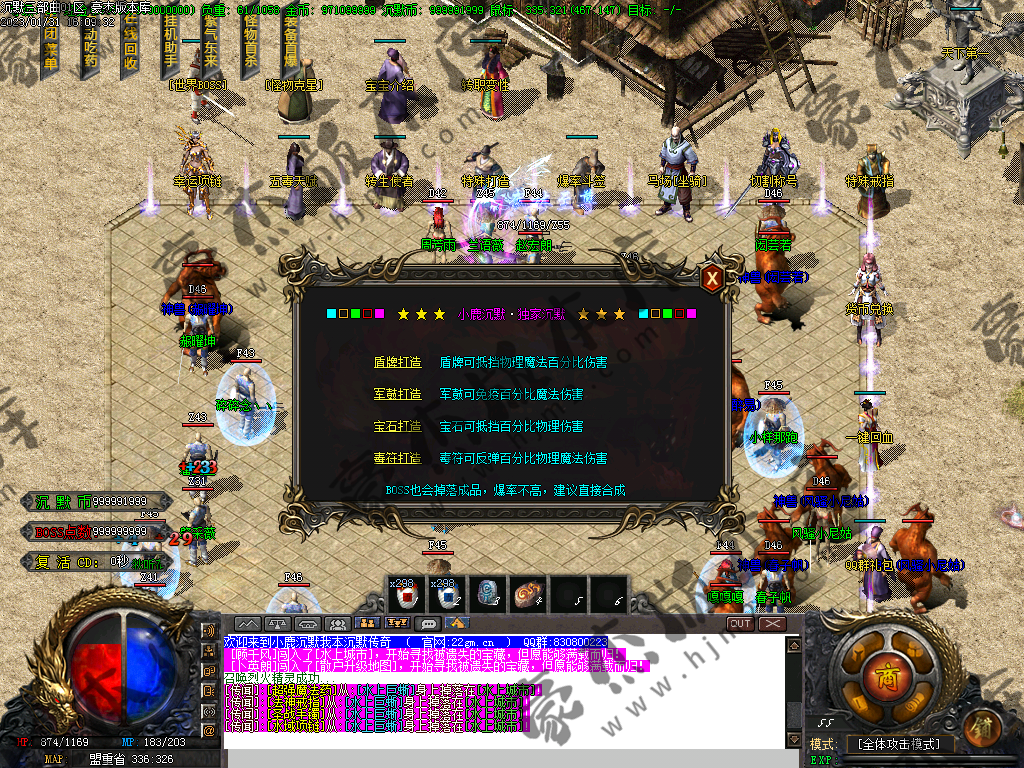Choose 盾牌打造 shield forging option
Image resolution: width=1024 pixels, height=768 pixels.
coord(397,362)
